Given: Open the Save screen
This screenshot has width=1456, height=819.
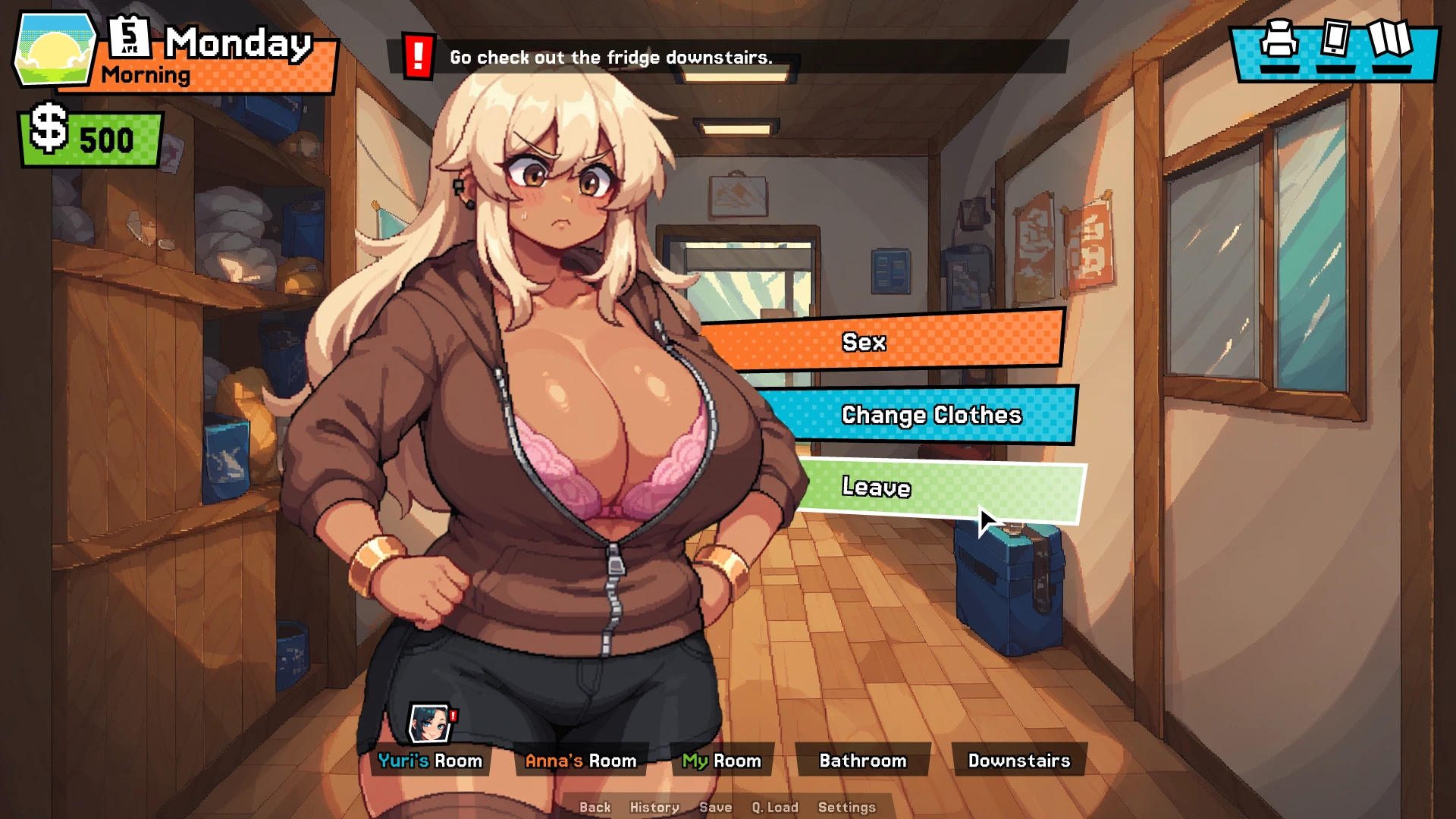Looking at the screenshot, I should click(x=715, y=808).
